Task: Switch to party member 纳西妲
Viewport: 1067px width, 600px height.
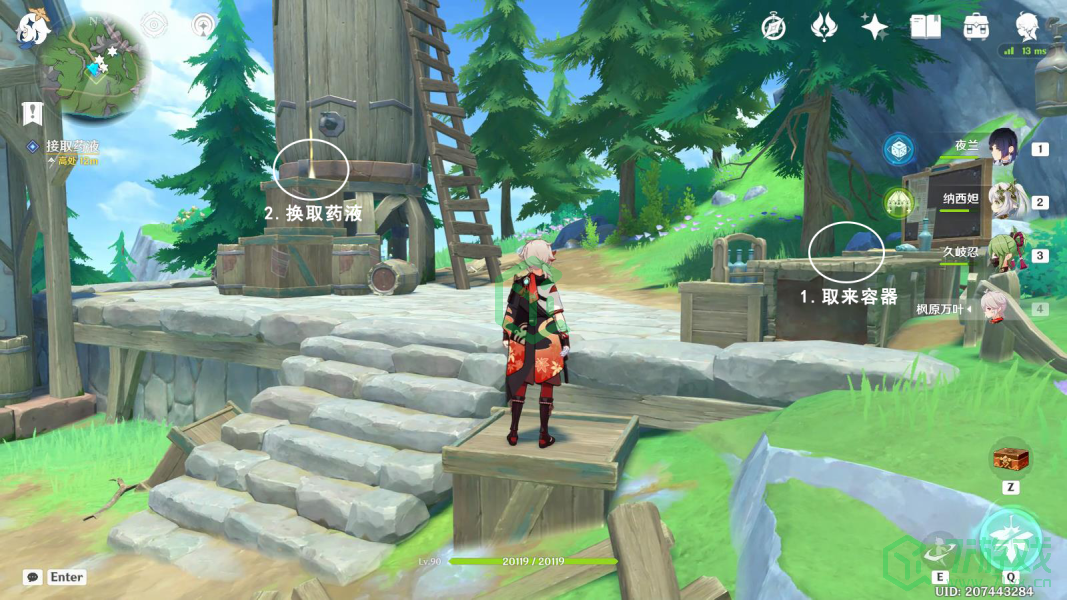Action: pos(1002,201)
